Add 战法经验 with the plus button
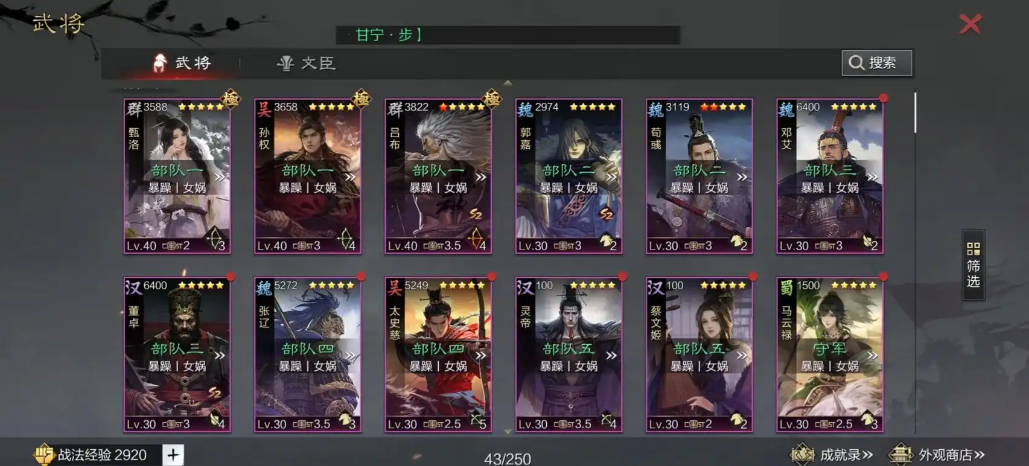Screen dimensions: 1029x466 [172, 455]
